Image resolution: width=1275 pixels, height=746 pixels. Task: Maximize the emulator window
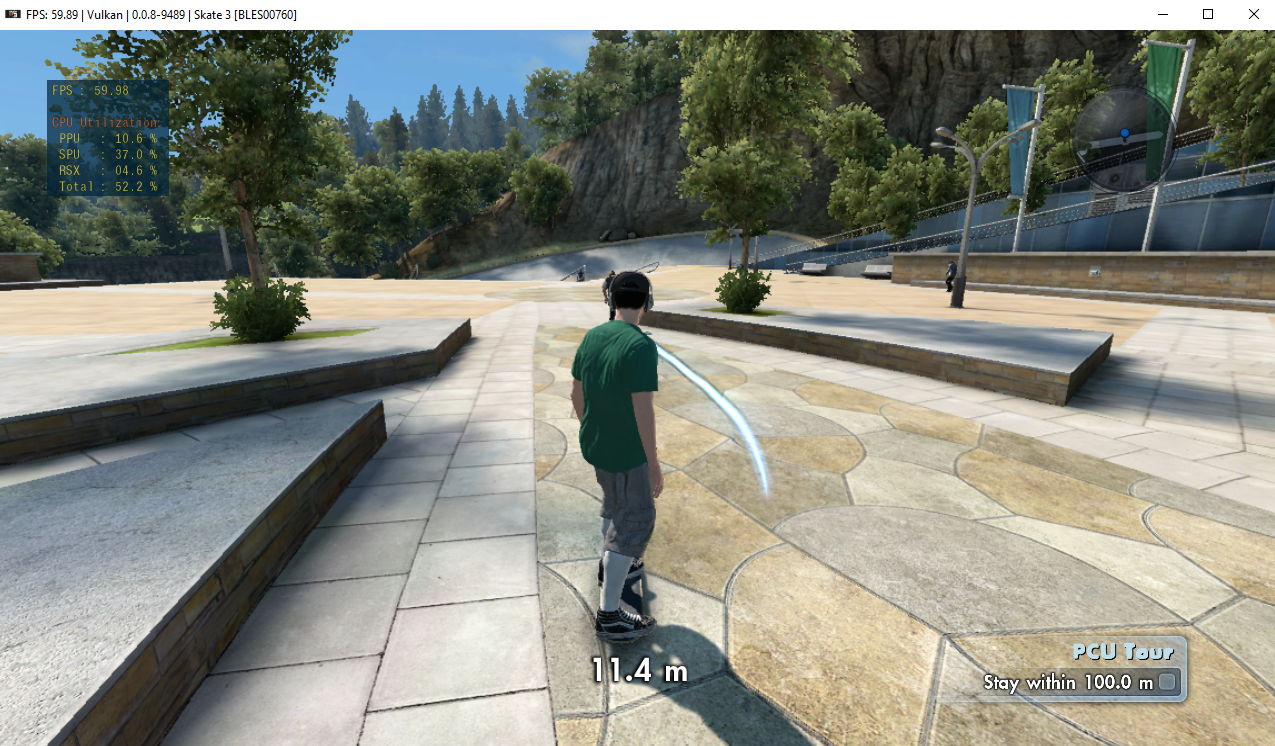coord(1208,14)
